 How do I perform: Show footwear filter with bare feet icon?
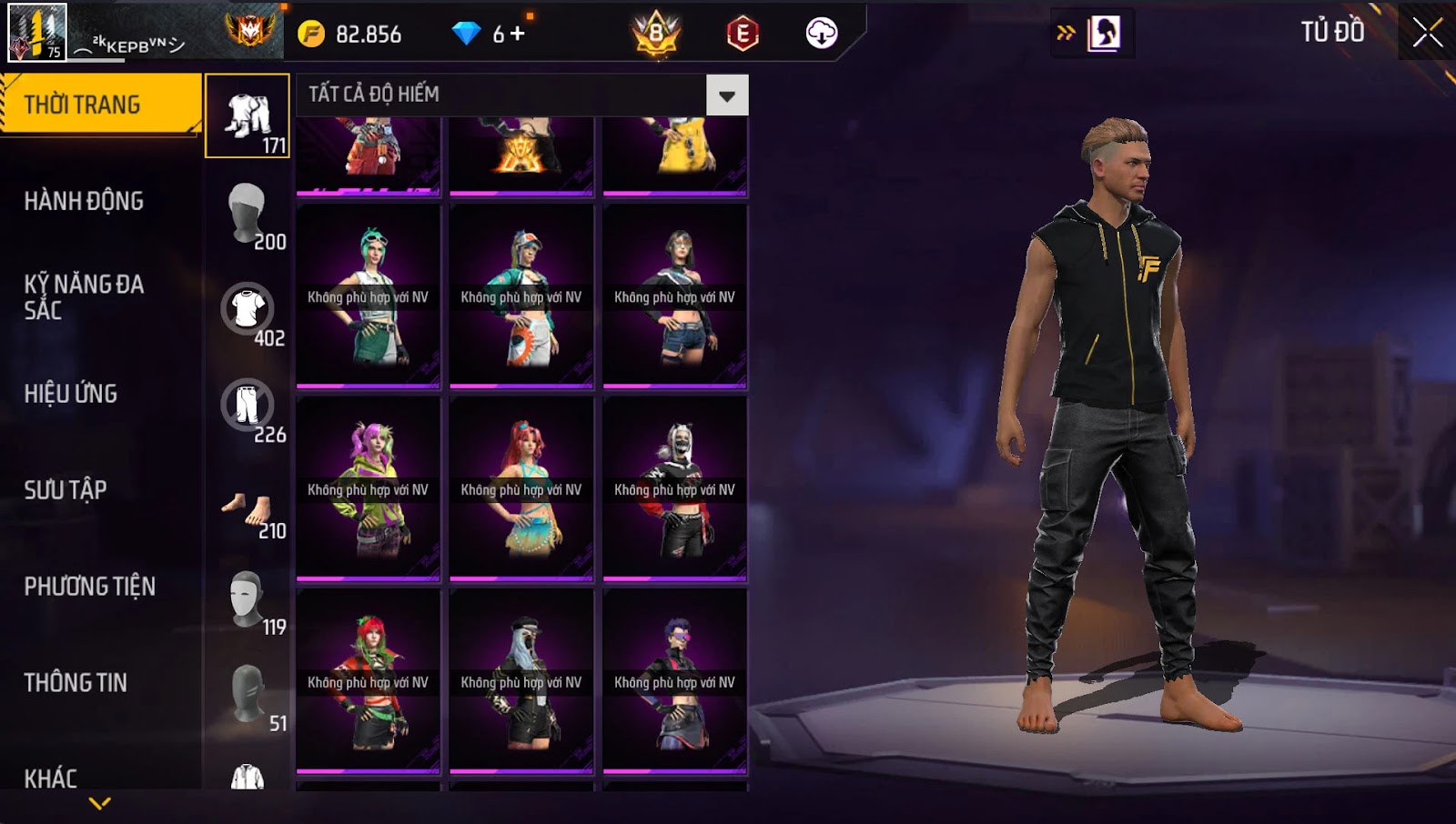[248, 509]
